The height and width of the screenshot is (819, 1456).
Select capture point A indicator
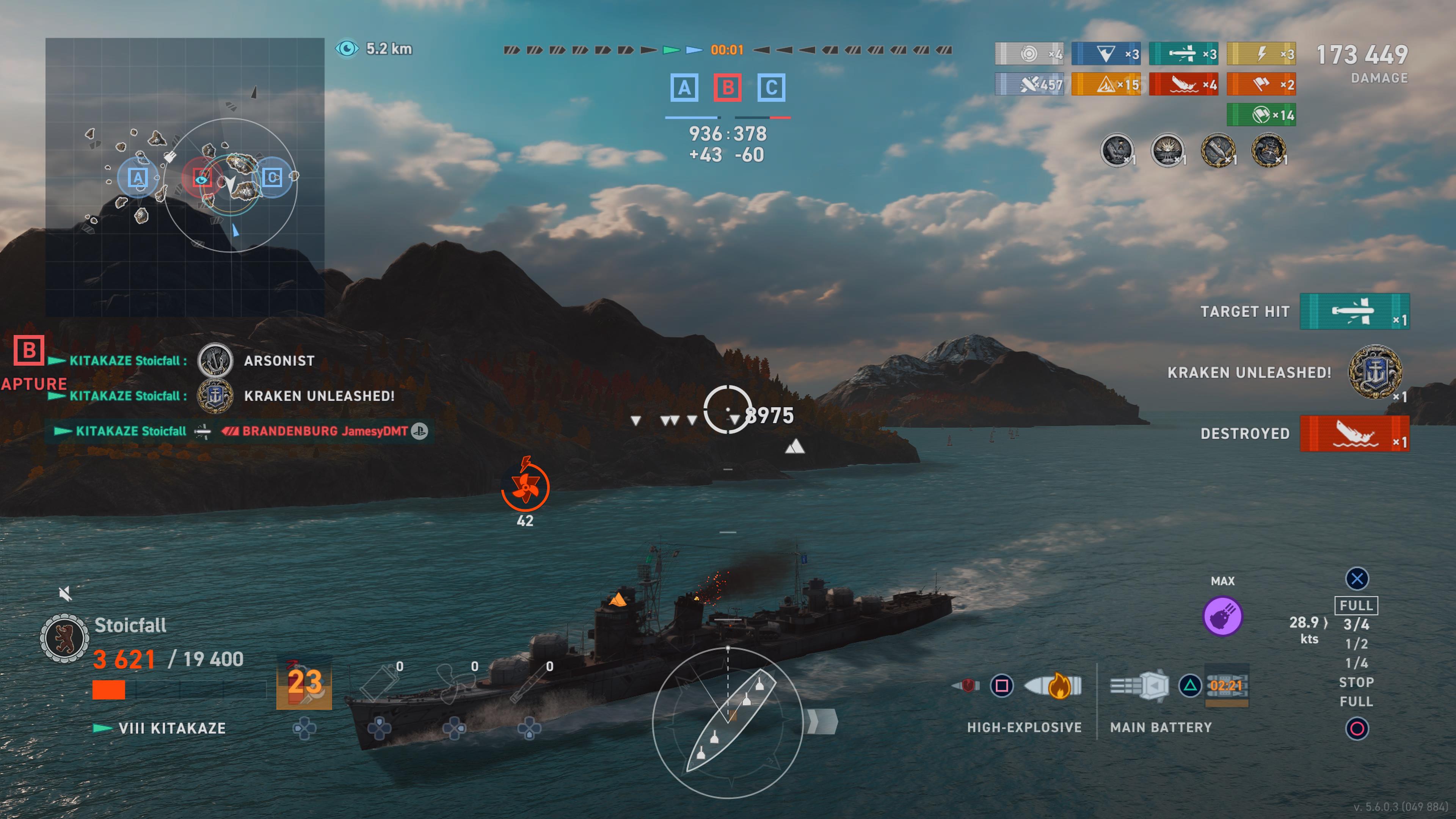click(x=684, y=88)
